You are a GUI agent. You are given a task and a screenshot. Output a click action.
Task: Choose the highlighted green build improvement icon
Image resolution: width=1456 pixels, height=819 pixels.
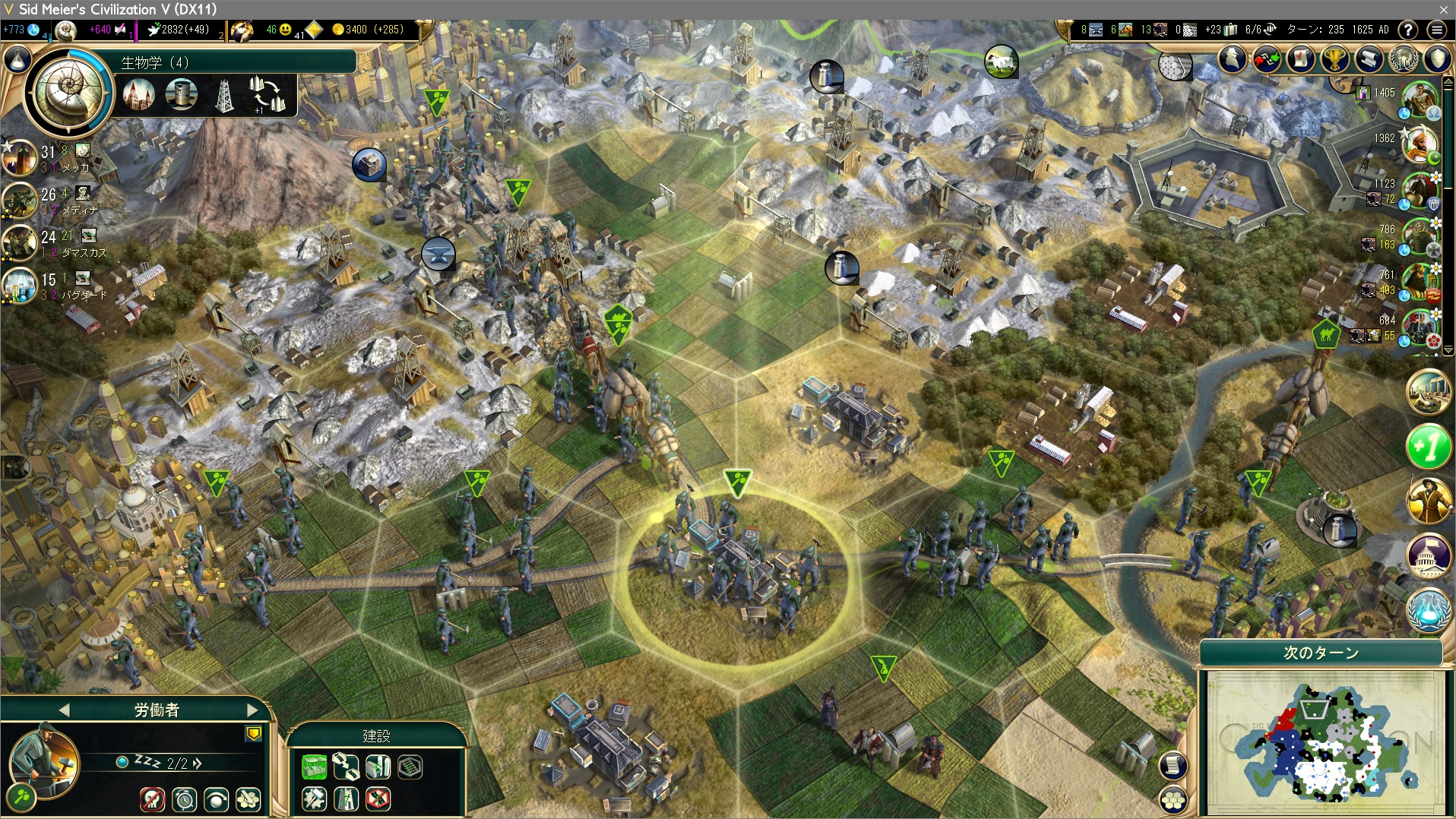click(314, 767)
